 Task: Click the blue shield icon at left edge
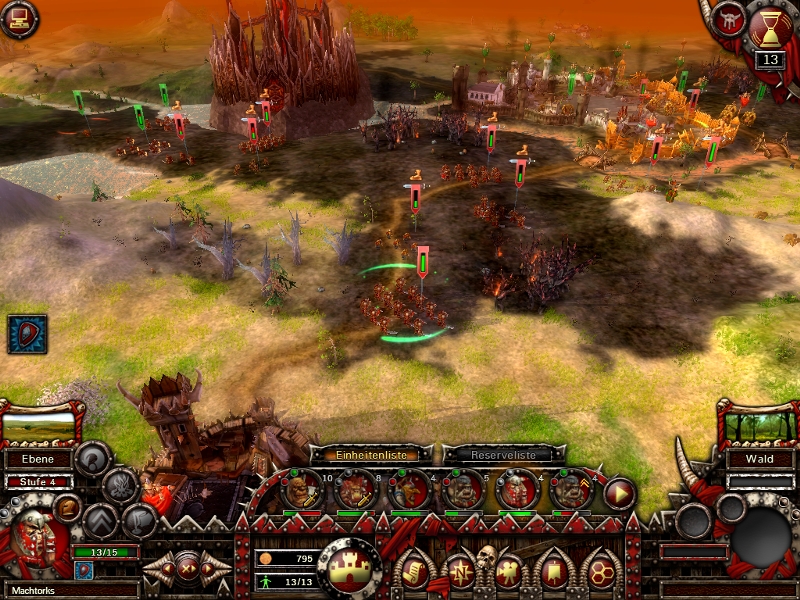point(27,334)
